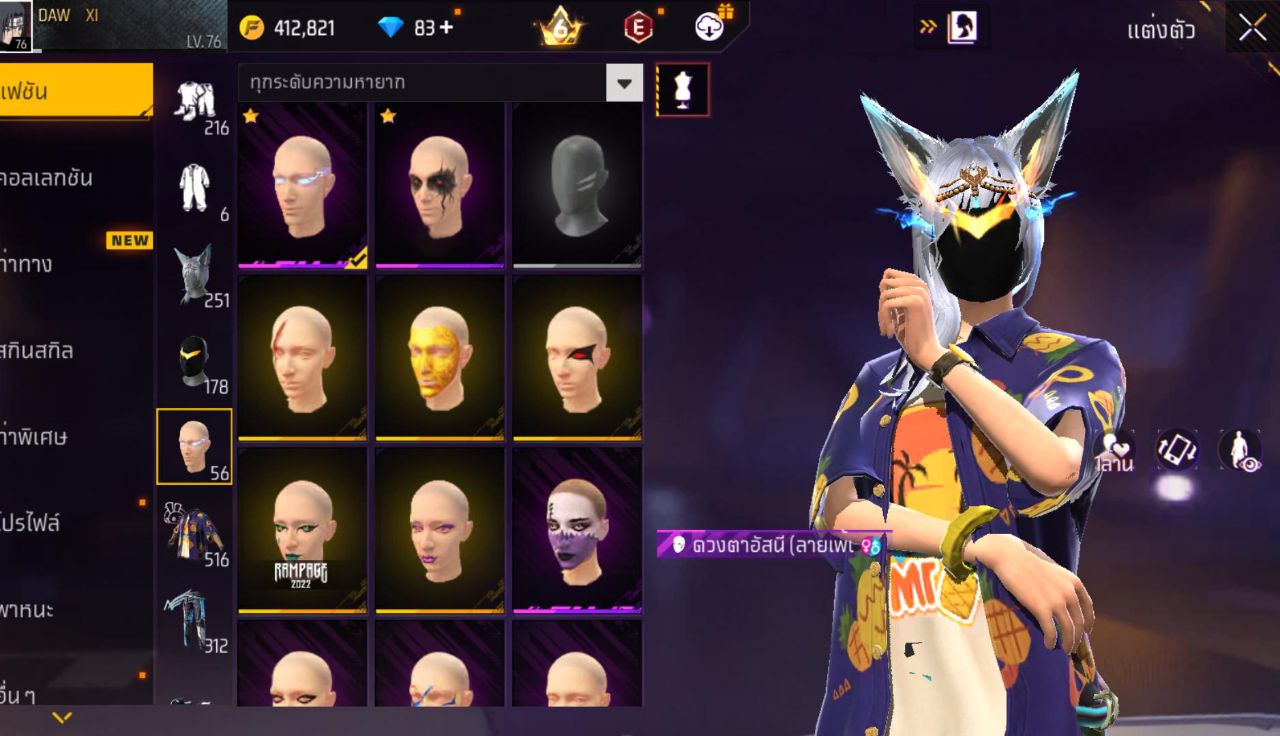This screenshot has height=736, width=1280.
Task: Switch to the คอลเลกชัน menu item
Action: point(62,177)
